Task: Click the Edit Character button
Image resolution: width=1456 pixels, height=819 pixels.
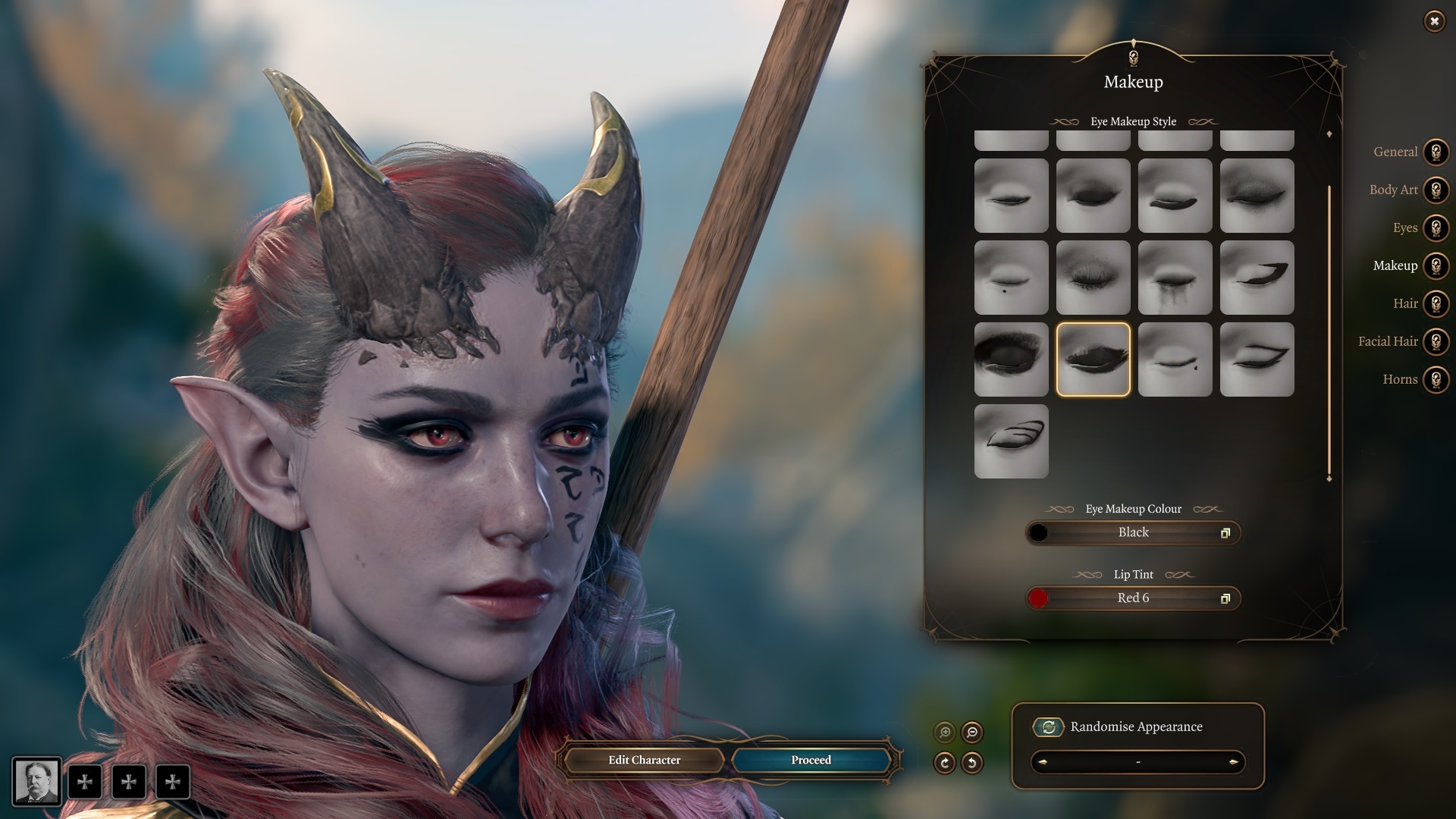Action: (644, 760)
